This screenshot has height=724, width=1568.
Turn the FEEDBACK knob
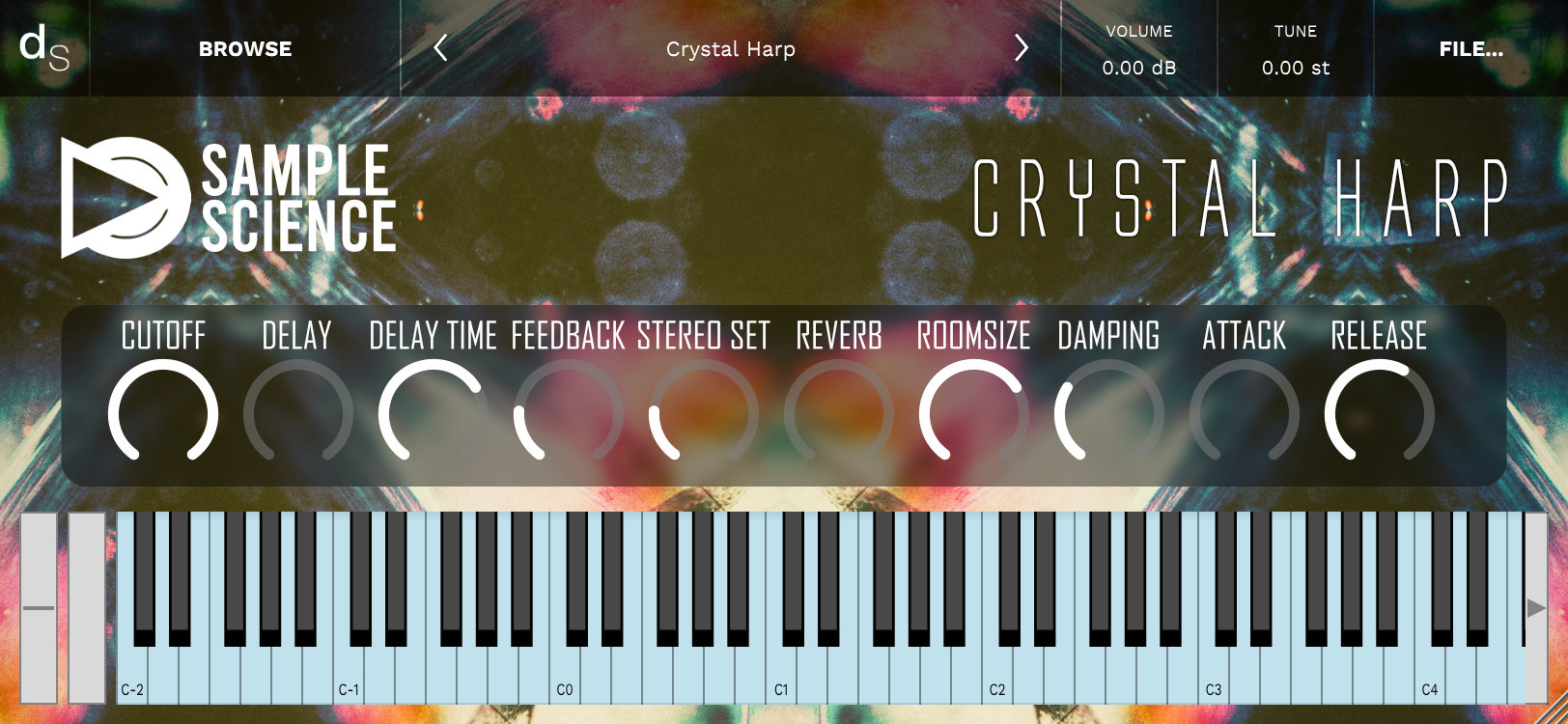click(566, 410)
